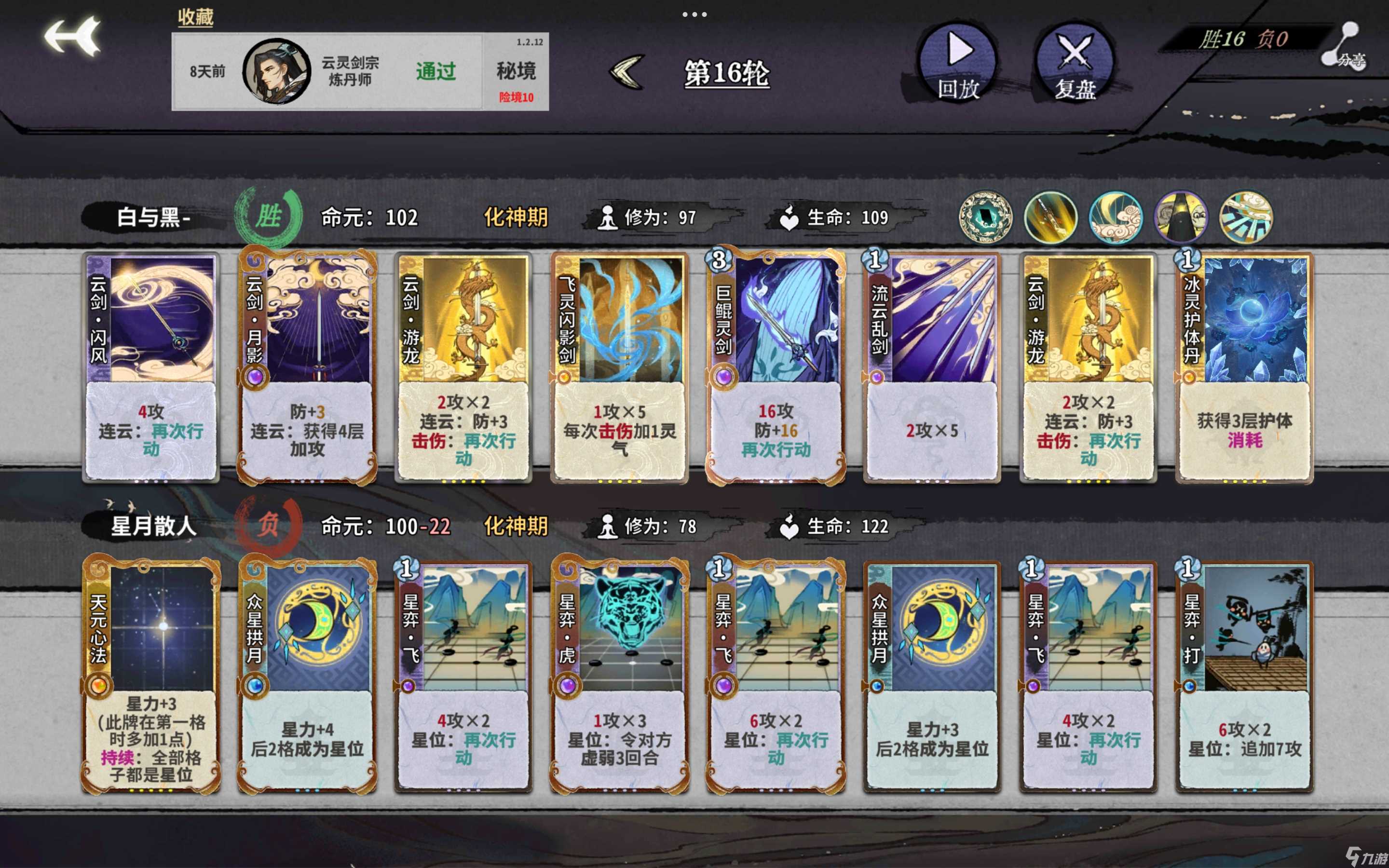
Task: Inspect the 云剑·月影 card
Action: point(307,367)
